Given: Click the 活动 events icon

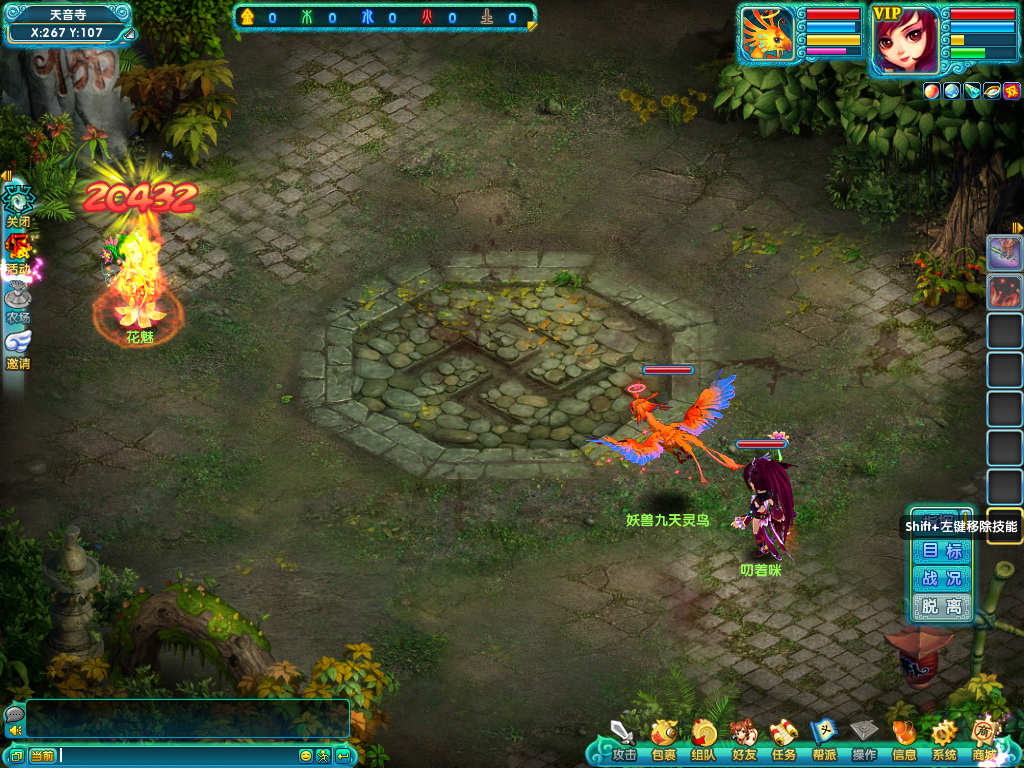Looking at the screenshot, I should tap(18, 253).
